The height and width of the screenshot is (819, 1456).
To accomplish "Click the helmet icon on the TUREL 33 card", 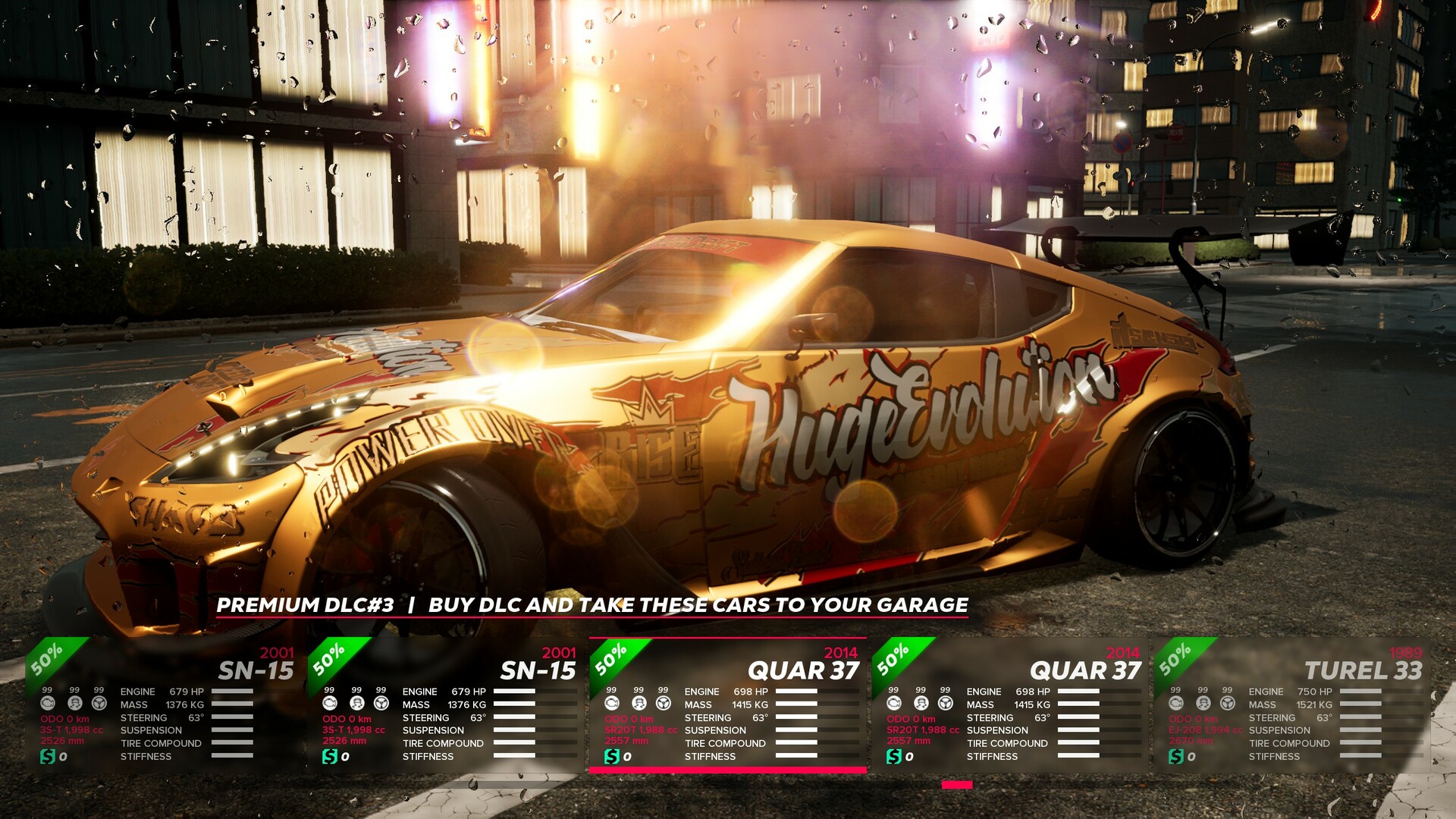I will tap(1203, 704).
